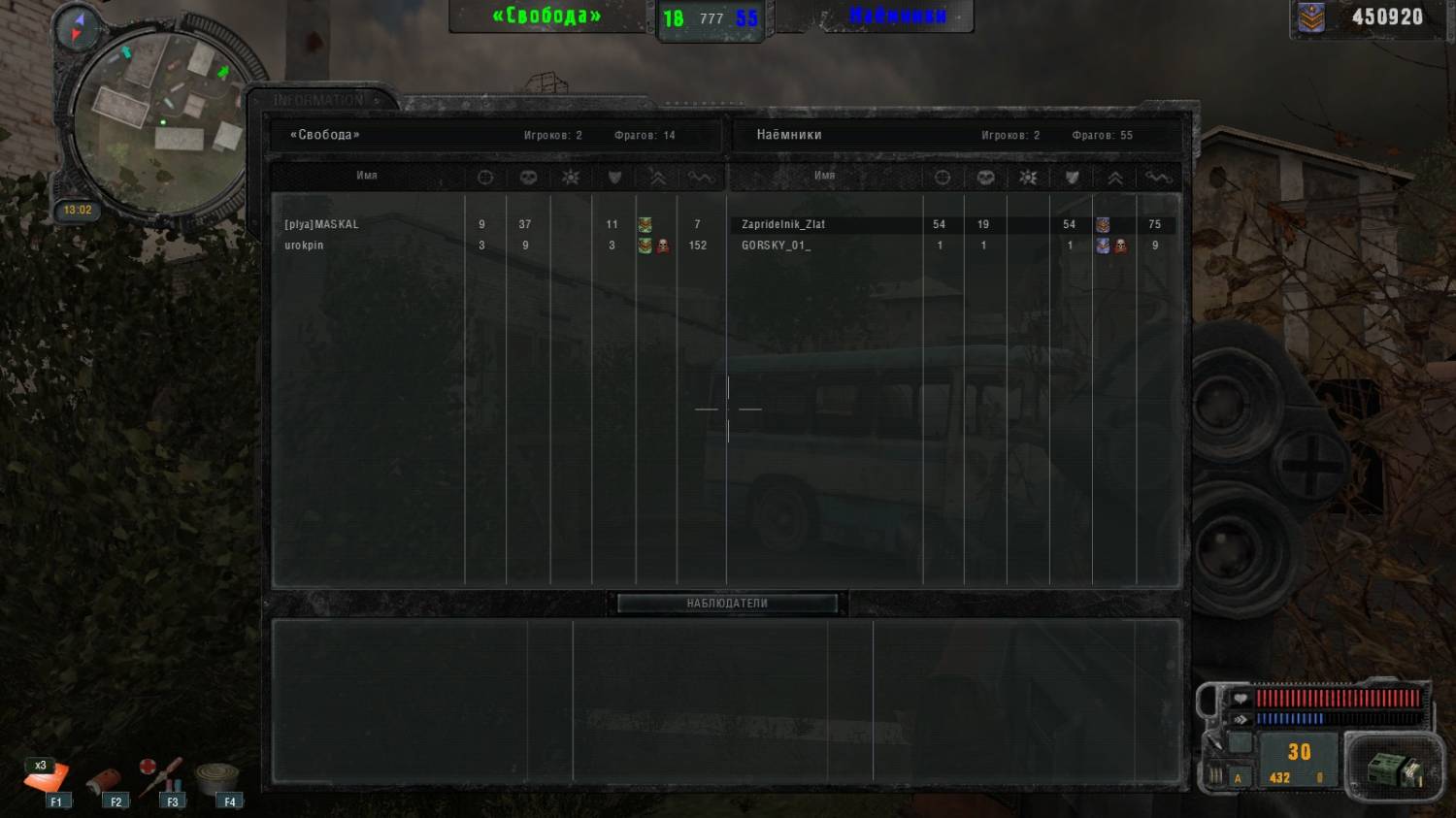Sort Наёмники players by ping wave column
The height and width of the screenshot is (818, 1456).
click(x=1158, y=178)
